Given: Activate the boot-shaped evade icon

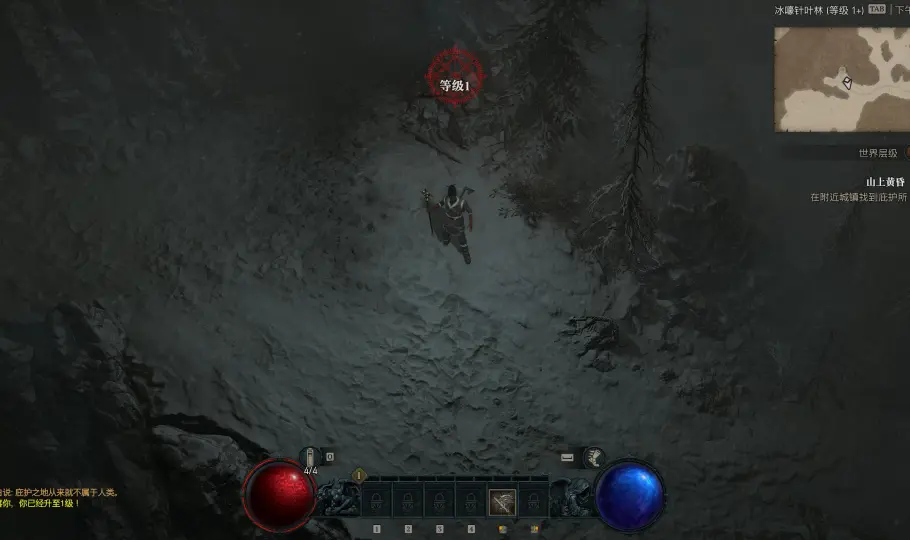Looking at the screenshot, I should point(594,457).
